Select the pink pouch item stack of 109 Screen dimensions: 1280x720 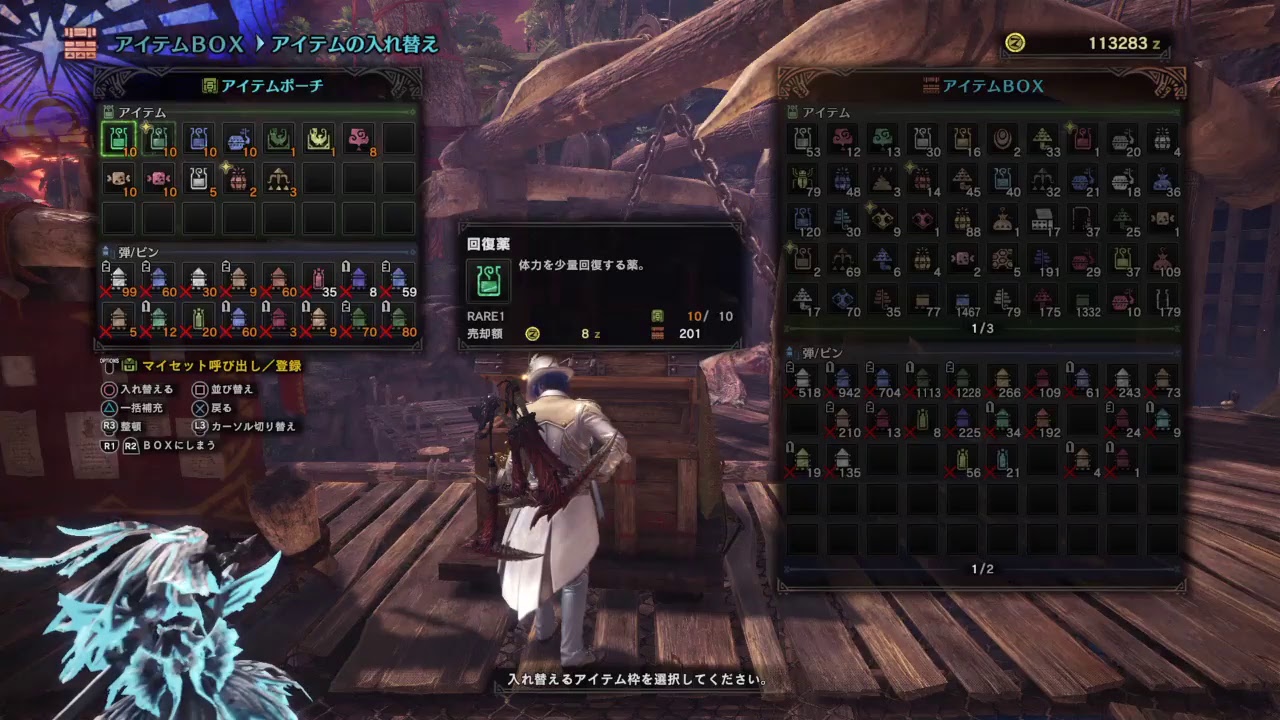[x=1162, y=259]
